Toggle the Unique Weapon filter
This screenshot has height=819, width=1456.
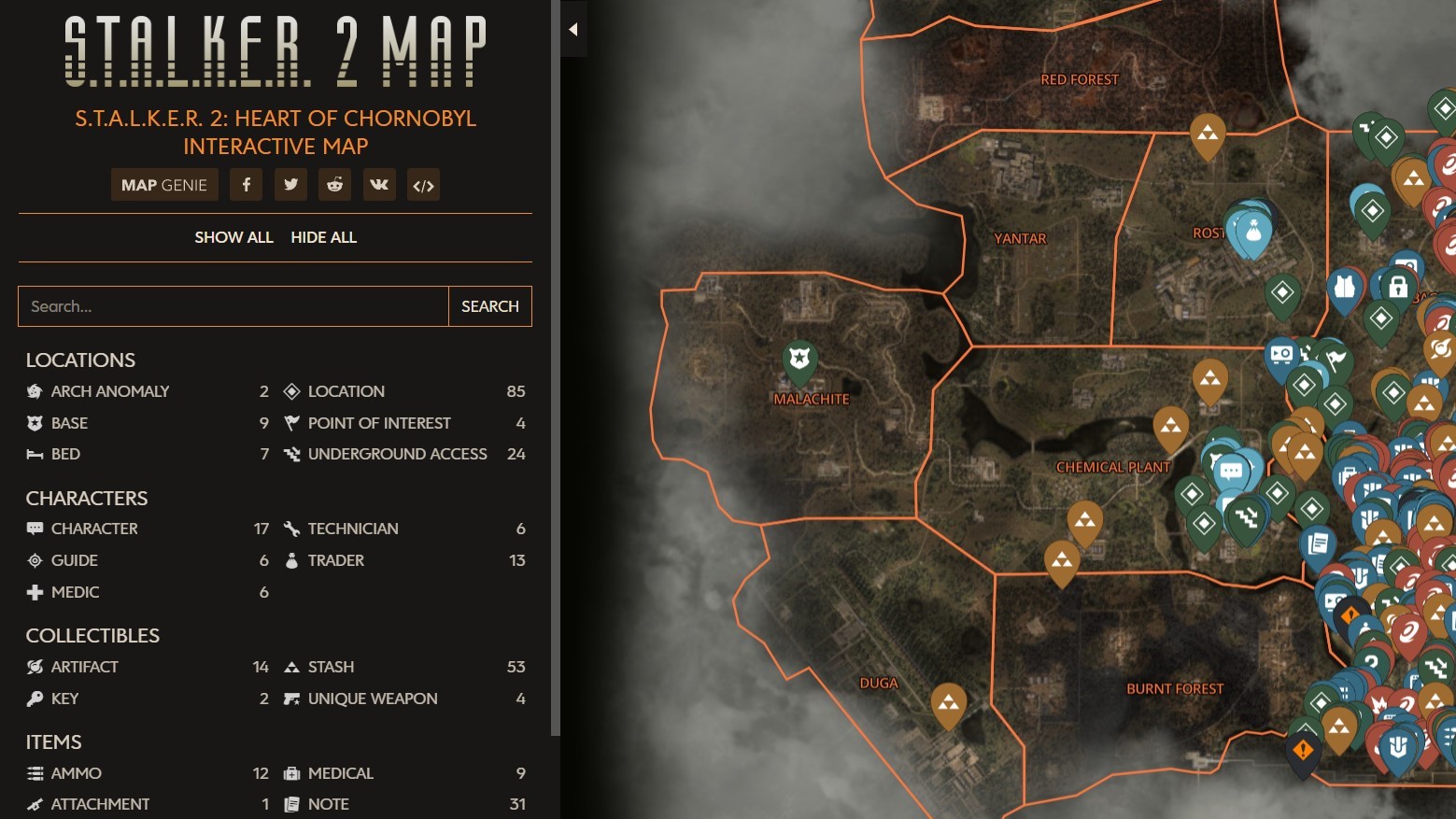[373, 699]
